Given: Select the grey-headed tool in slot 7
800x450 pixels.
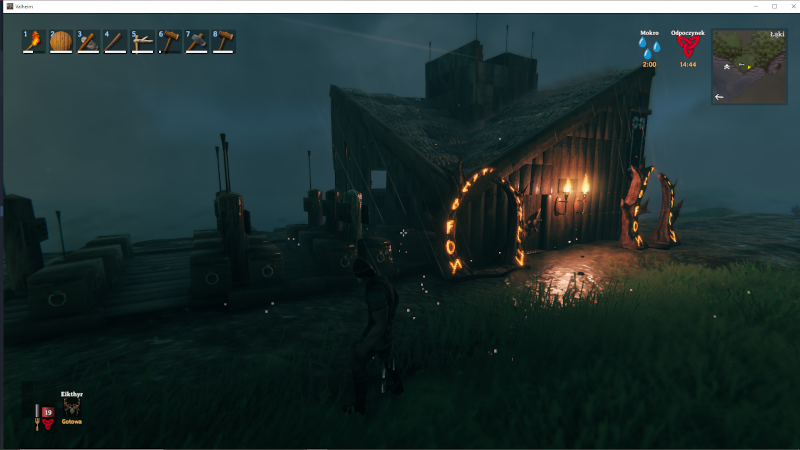Looking at the screenshot, I should pyautogui.click(x=196, y=41).
